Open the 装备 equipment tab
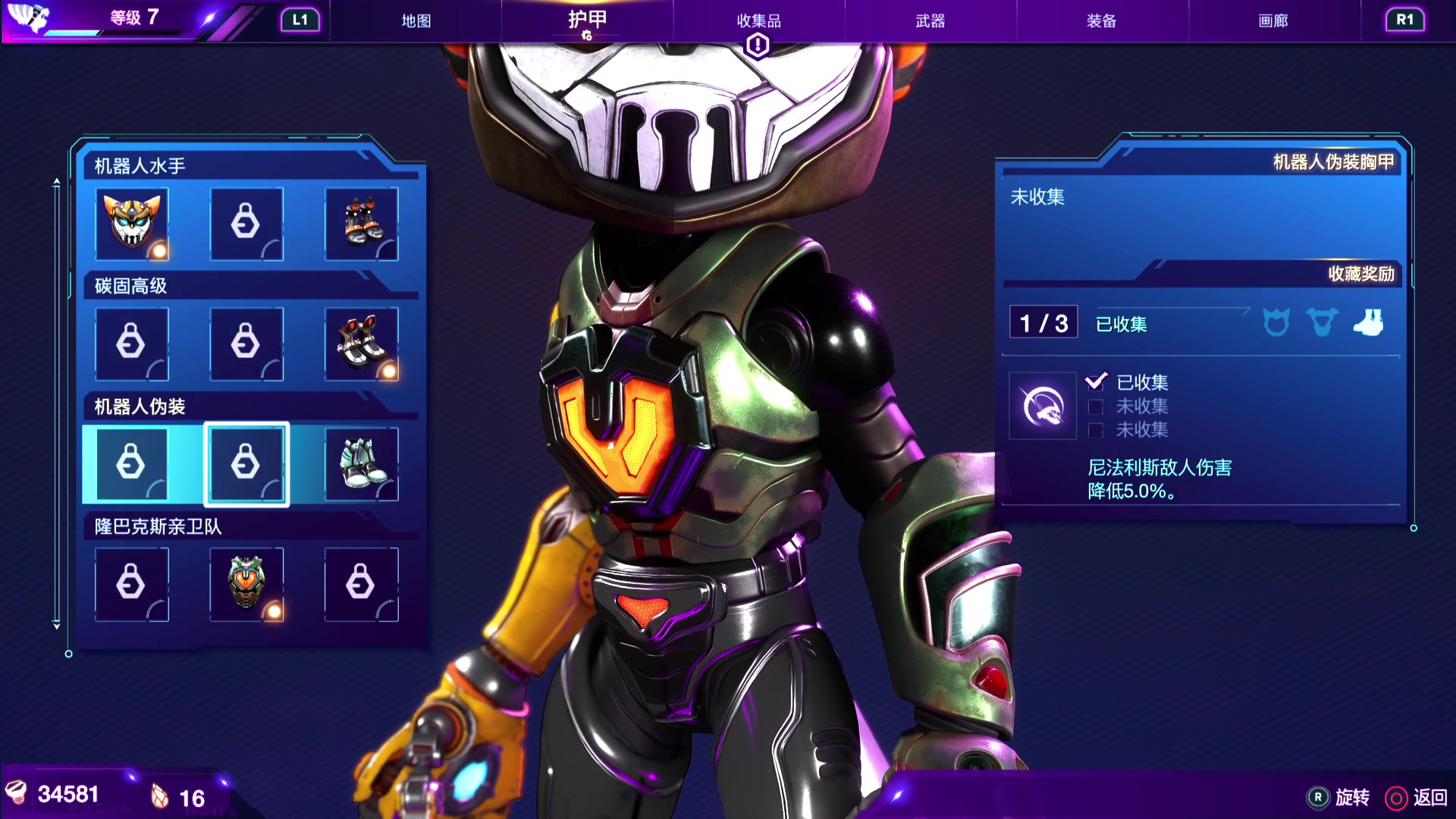1456x819 pixels. (1101, 20)
